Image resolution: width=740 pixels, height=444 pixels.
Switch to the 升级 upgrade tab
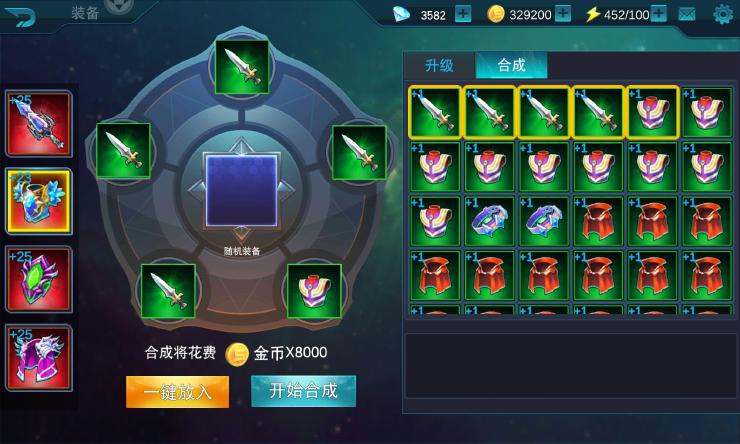click(x=439, y=65)
